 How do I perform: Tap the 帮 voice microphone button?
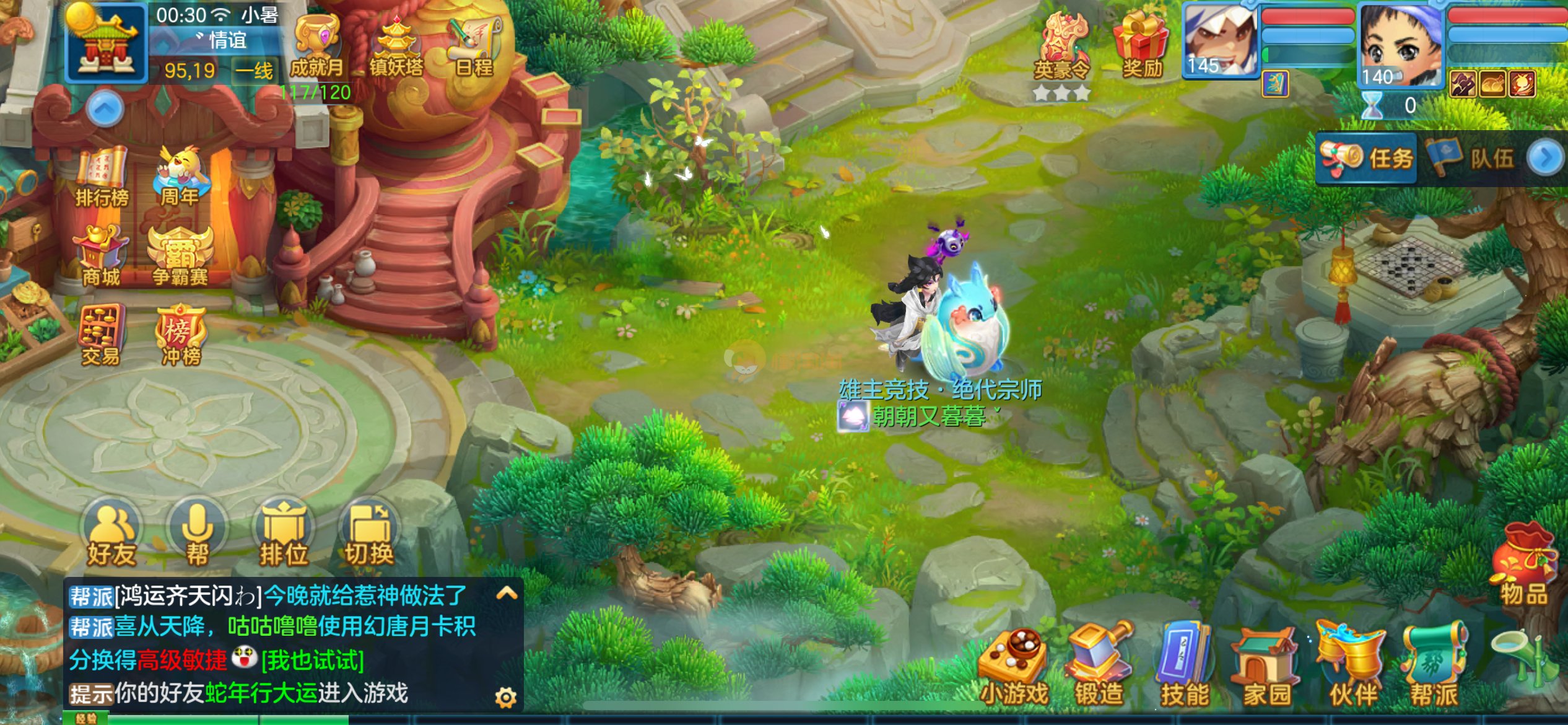tap(198, 534)
